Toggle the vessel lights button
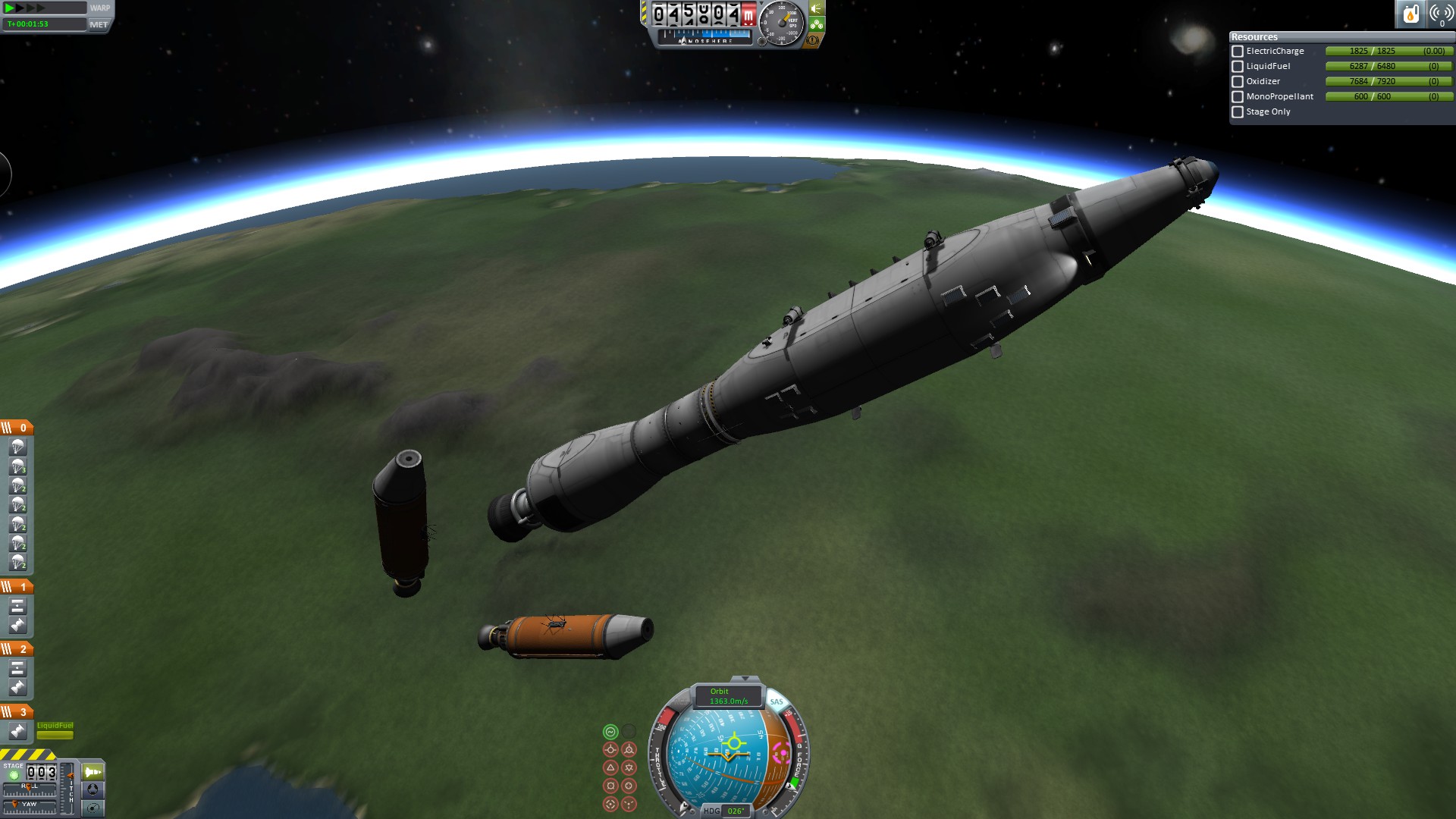 [x=817, y=9]
